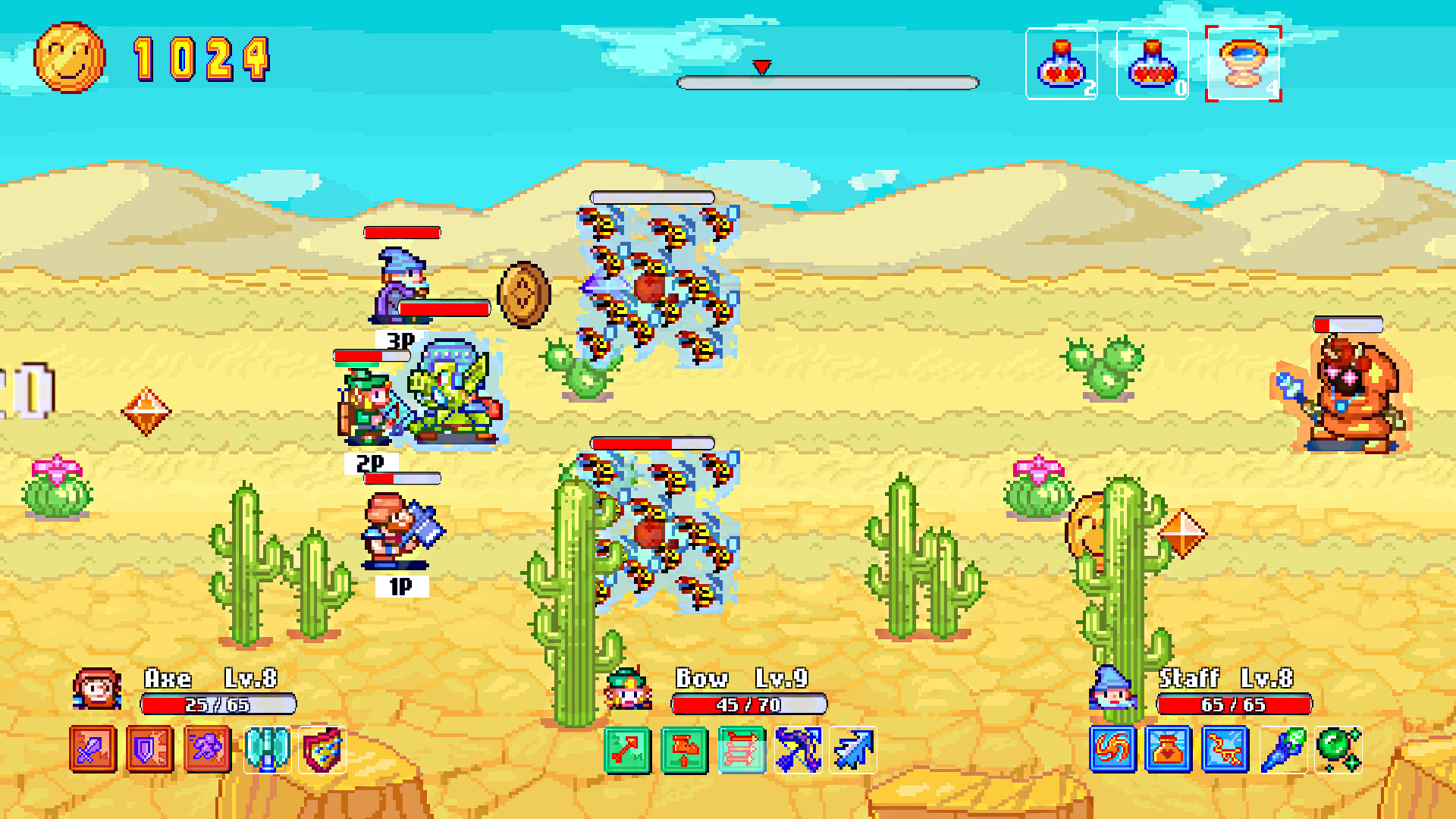Click the healing potion bag skill icon
Screen dimensions: 1456x819
(x=1169, y=749)
